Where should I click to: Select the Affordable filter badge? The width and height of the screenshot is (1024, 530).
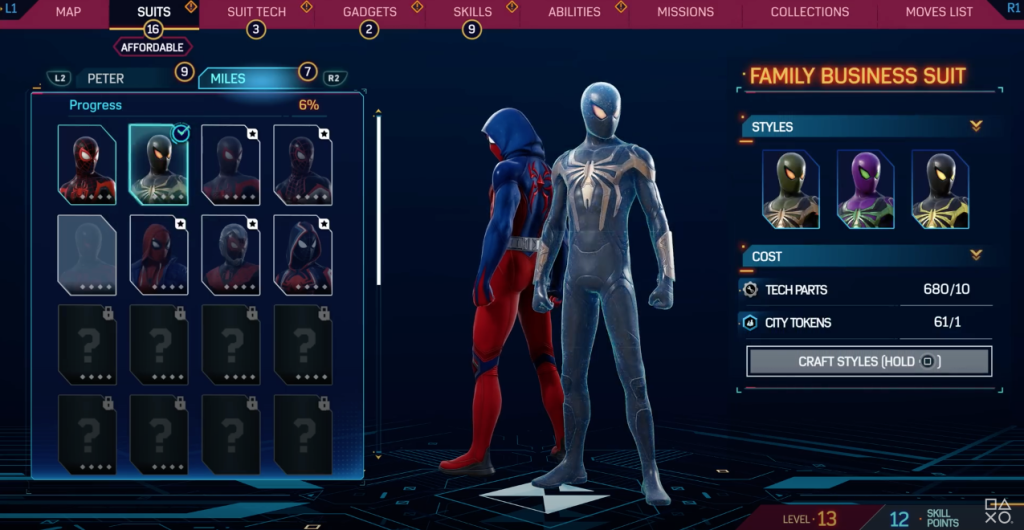153,47
